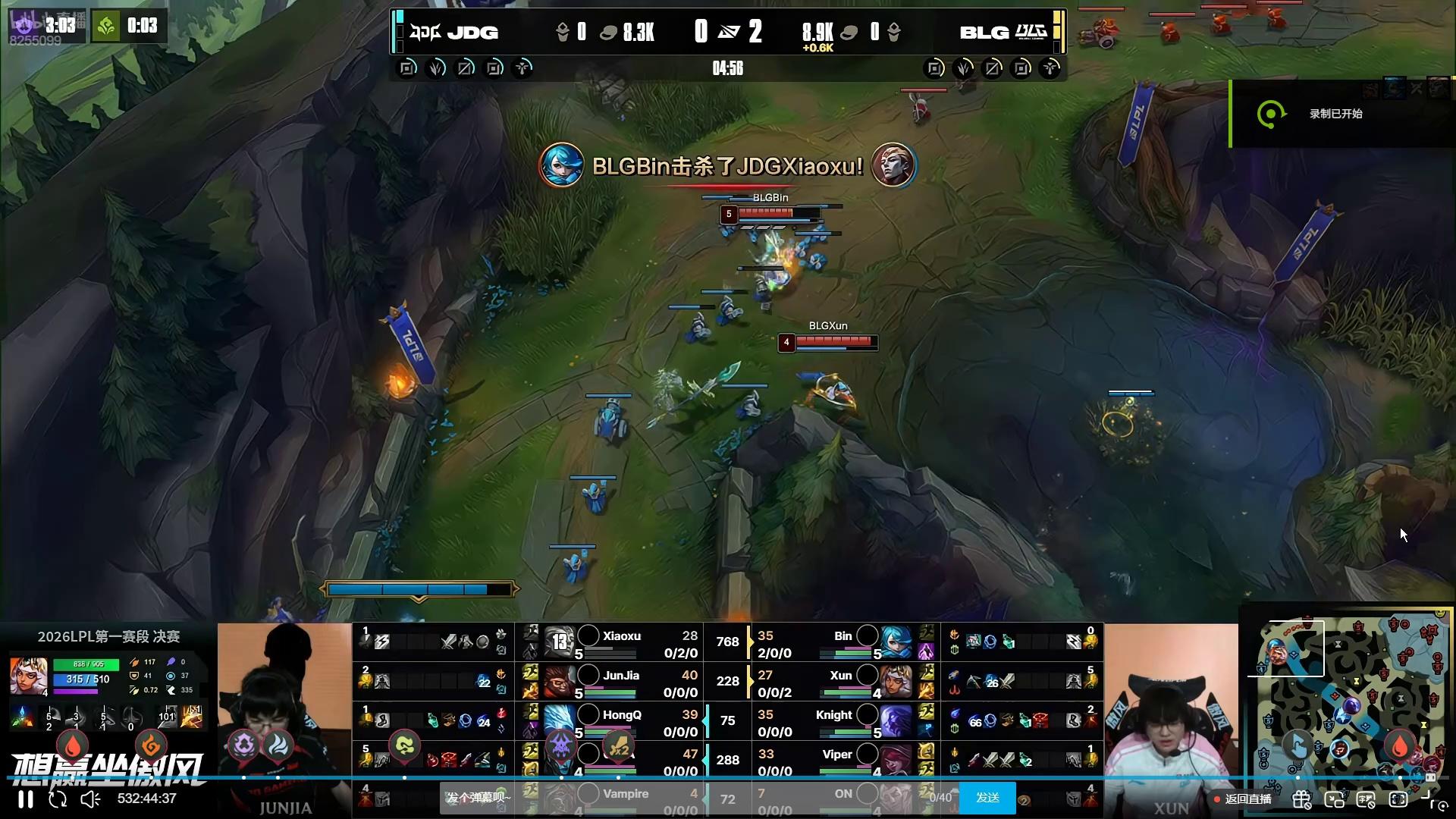Select the orange swirl timeline marker

tap(151, 745)
